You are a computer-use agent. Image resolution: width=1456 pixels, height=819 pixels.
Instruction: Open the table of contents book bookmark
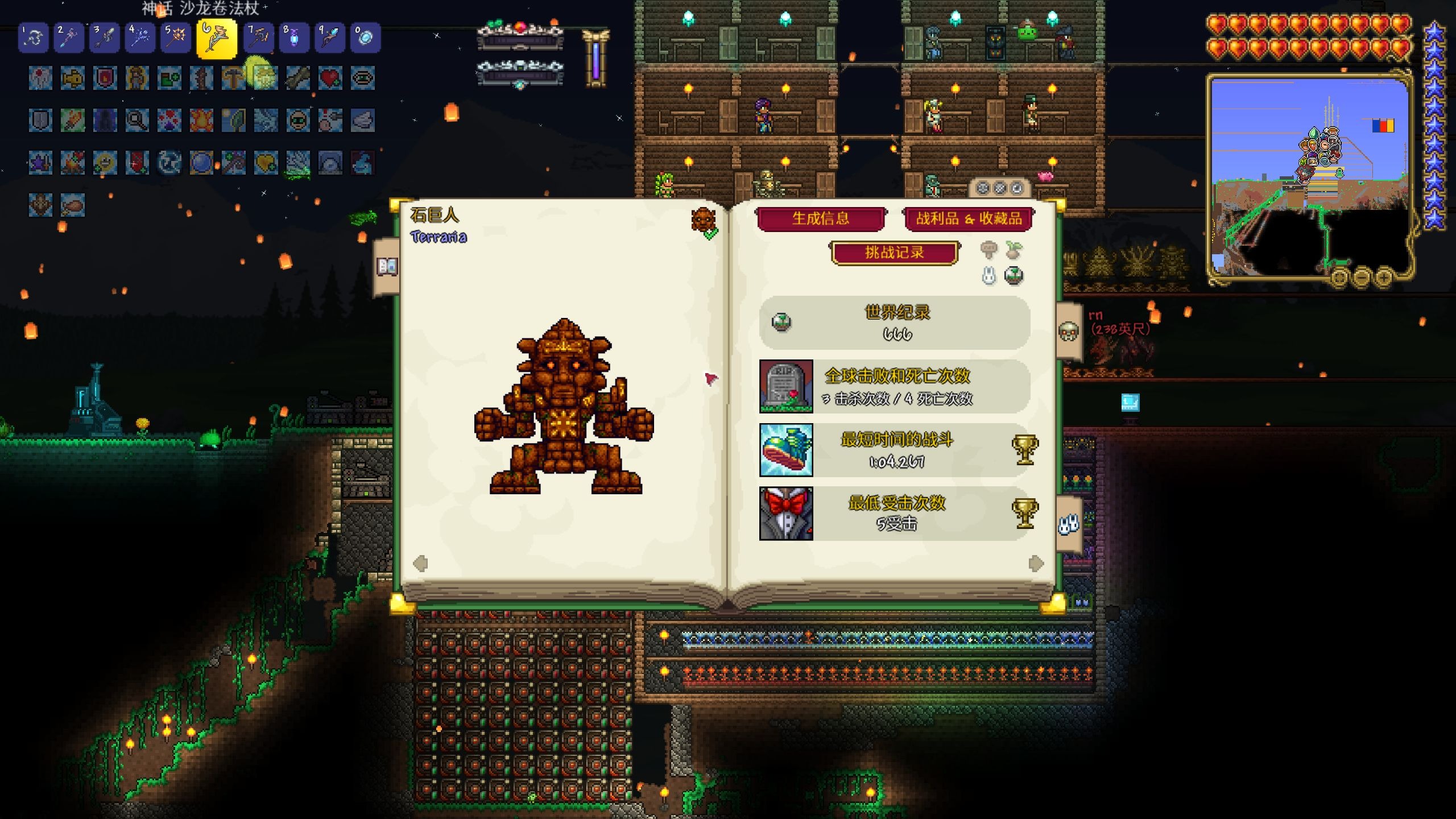coord(387,266)
